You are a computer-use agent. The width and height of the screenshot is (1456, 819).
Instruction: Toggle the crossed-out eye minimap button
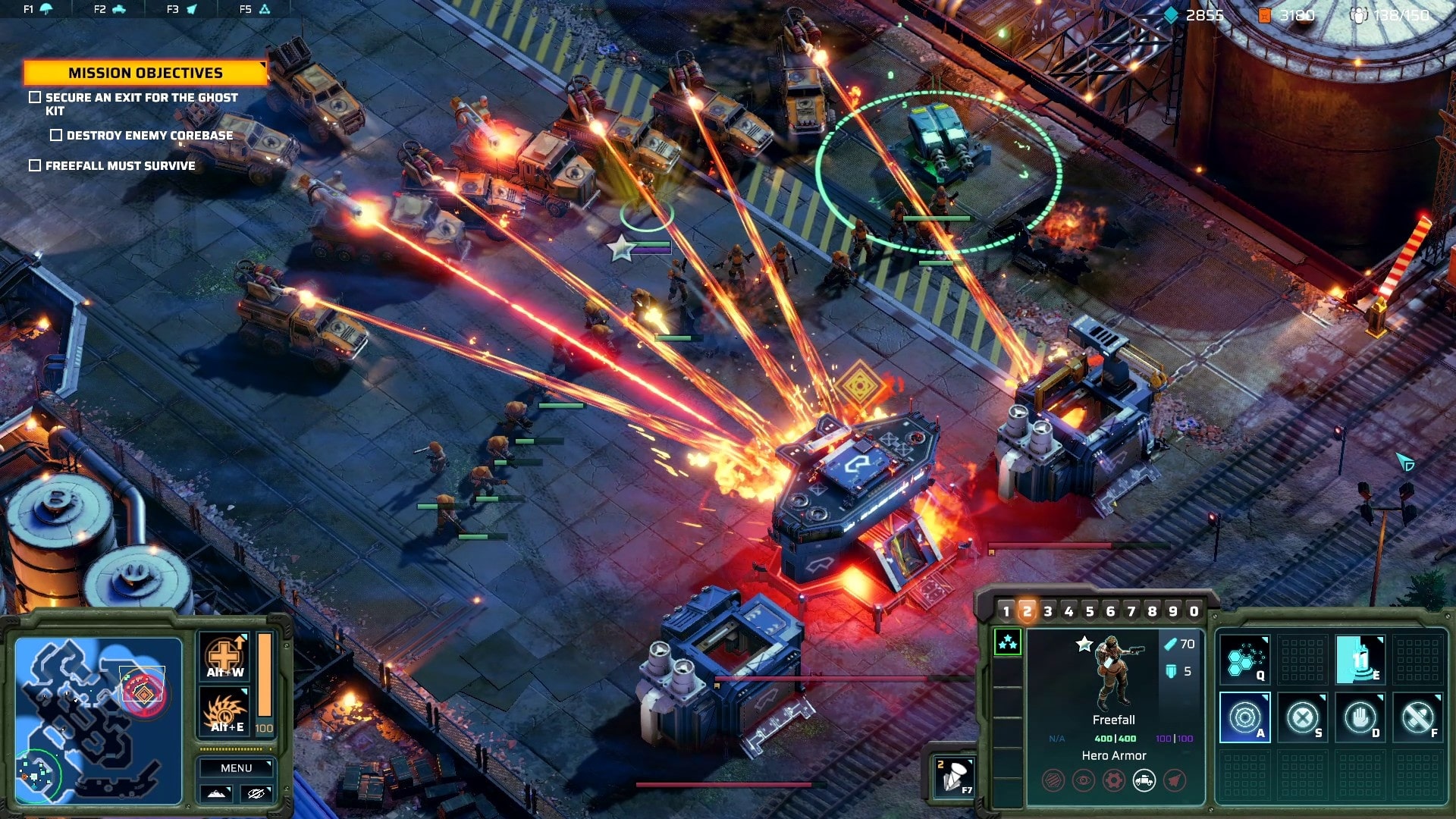(256, 793)
